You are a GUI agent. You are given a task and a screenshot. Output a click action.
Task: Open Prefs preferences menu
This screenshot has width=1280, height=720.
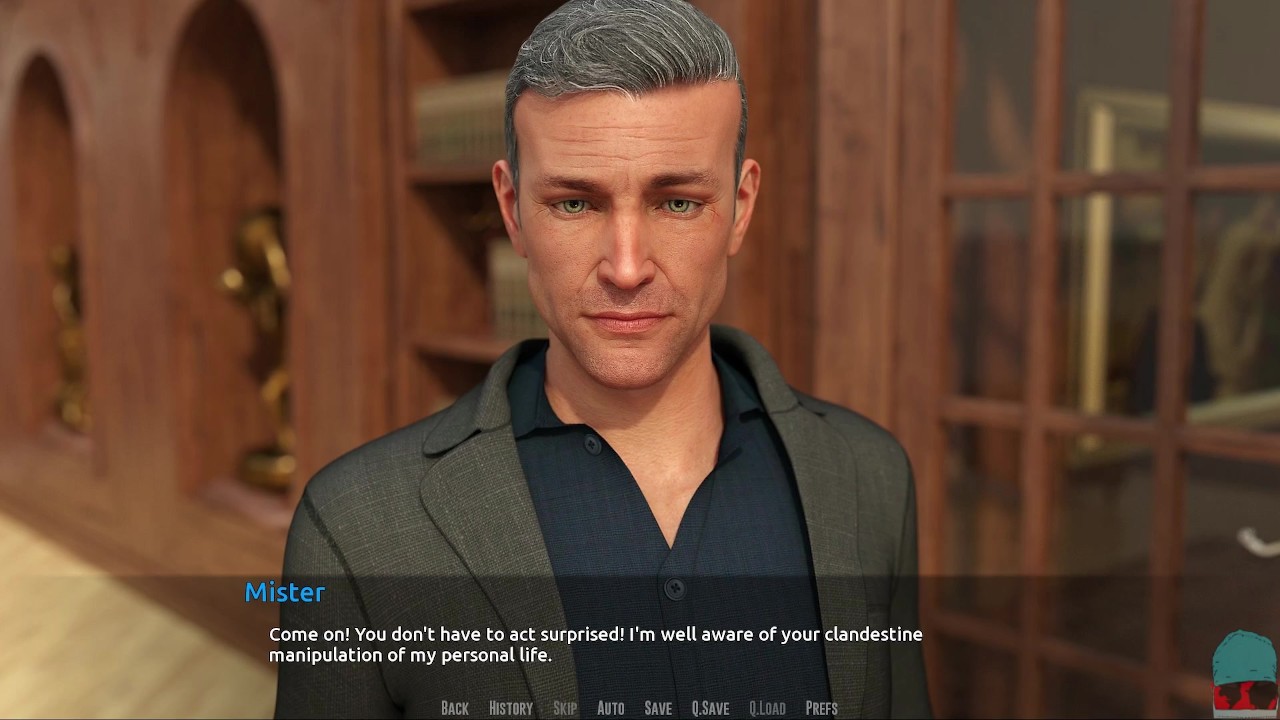tap(821, 708)
